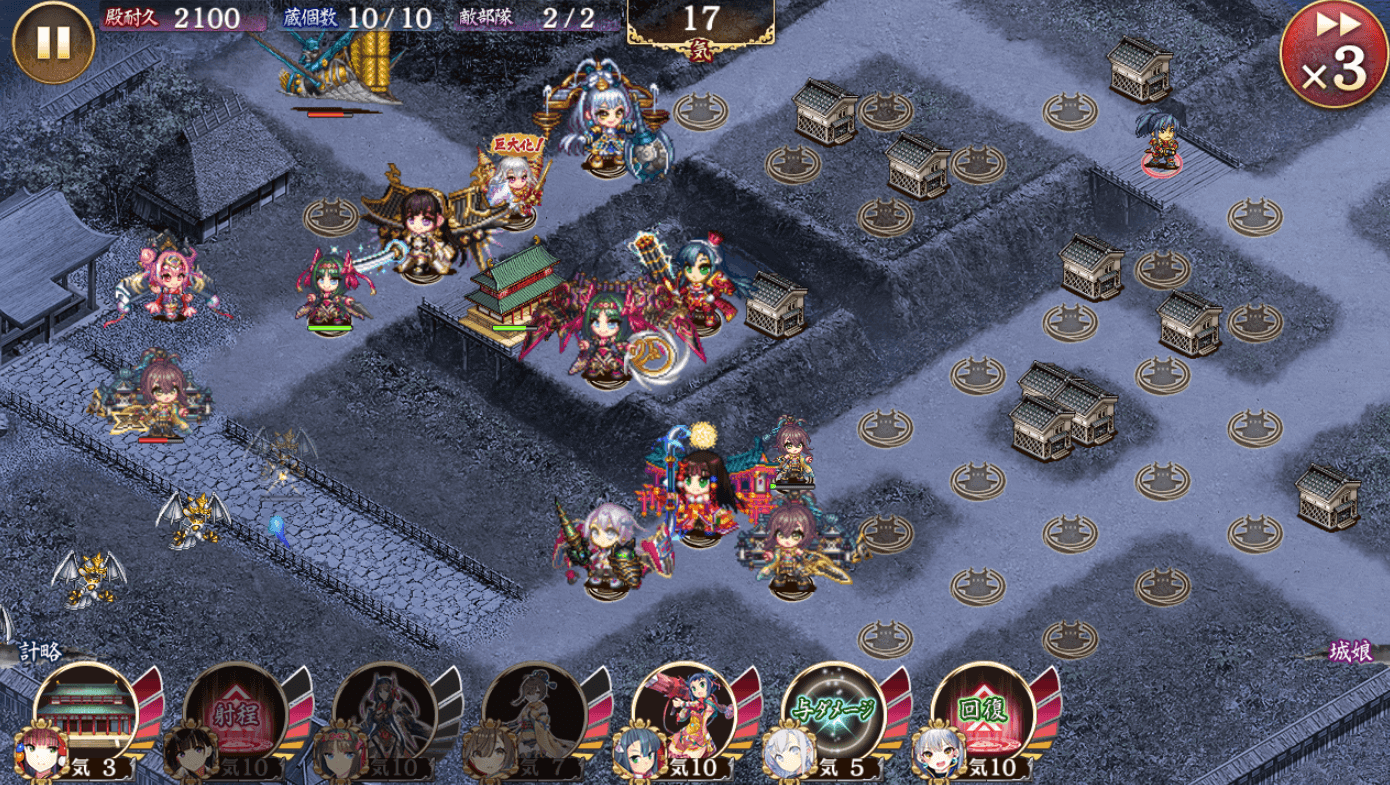Screen dimensions: 1390x785
Task: Select the dark-haired sword girl stratagem
Action: point(384,712)
